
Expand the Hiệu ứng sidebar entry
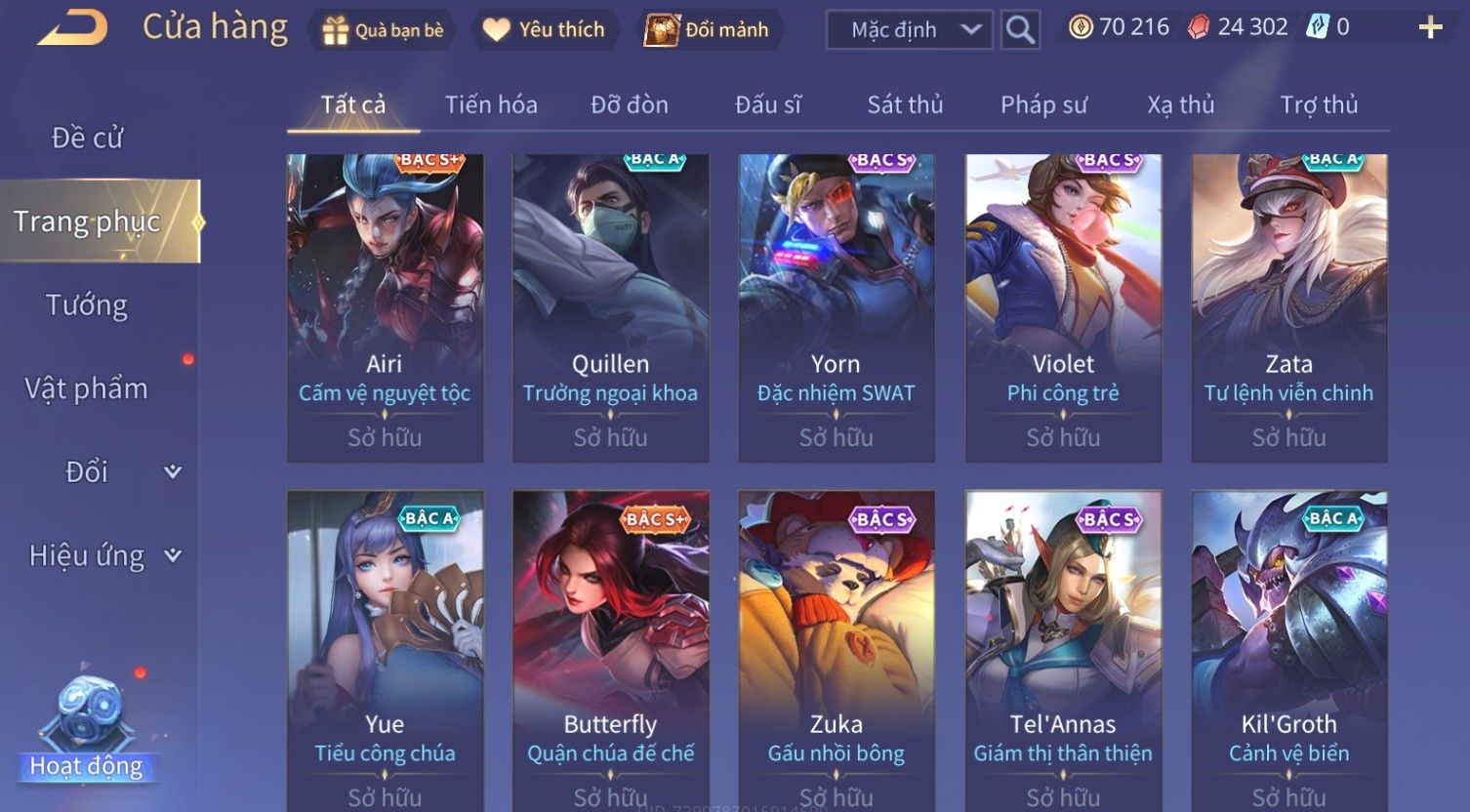(102, 555)
